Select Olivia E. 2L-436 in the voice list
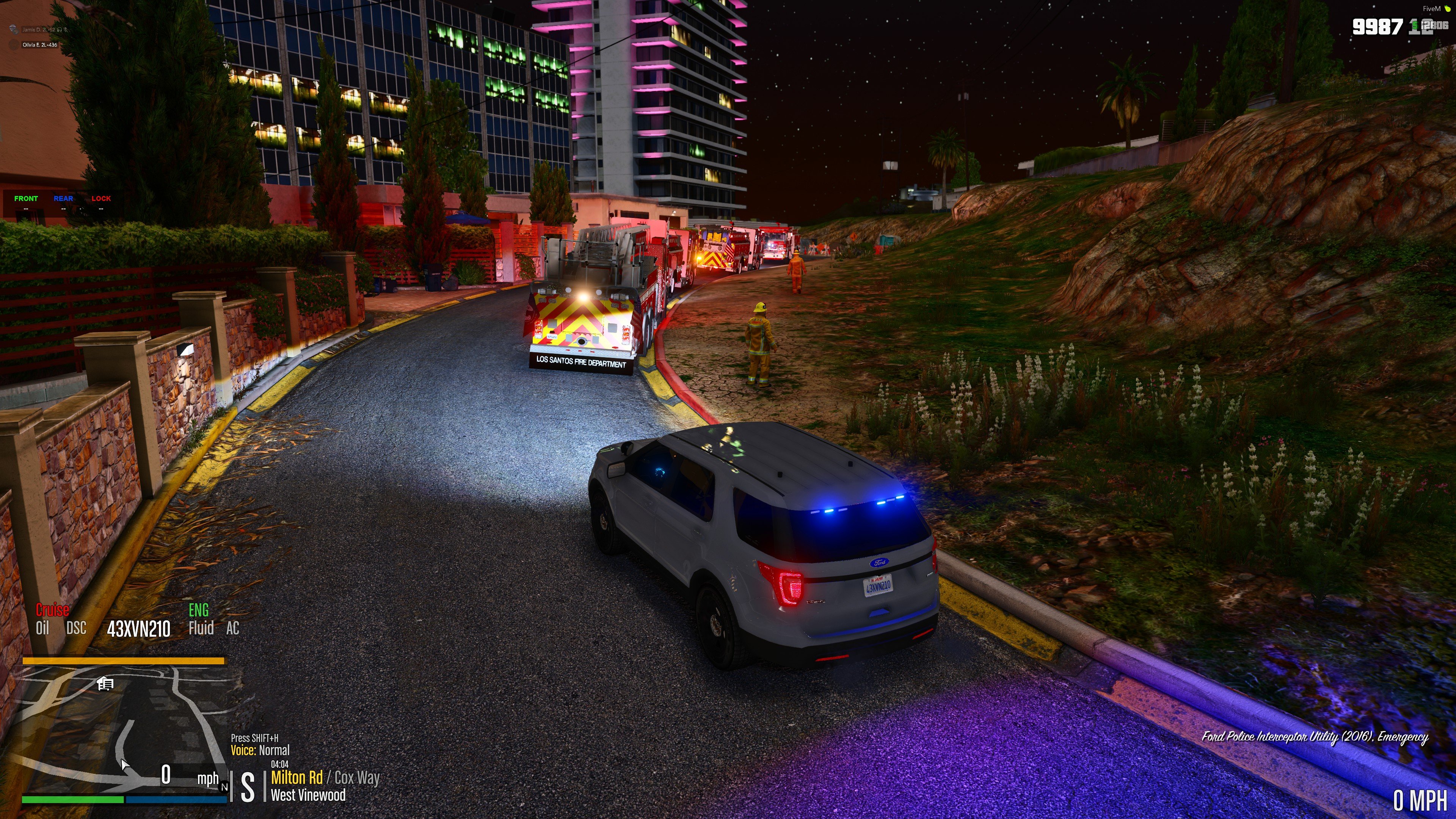The width and height of the screenshot is (1456, 819). coord(39,45)
